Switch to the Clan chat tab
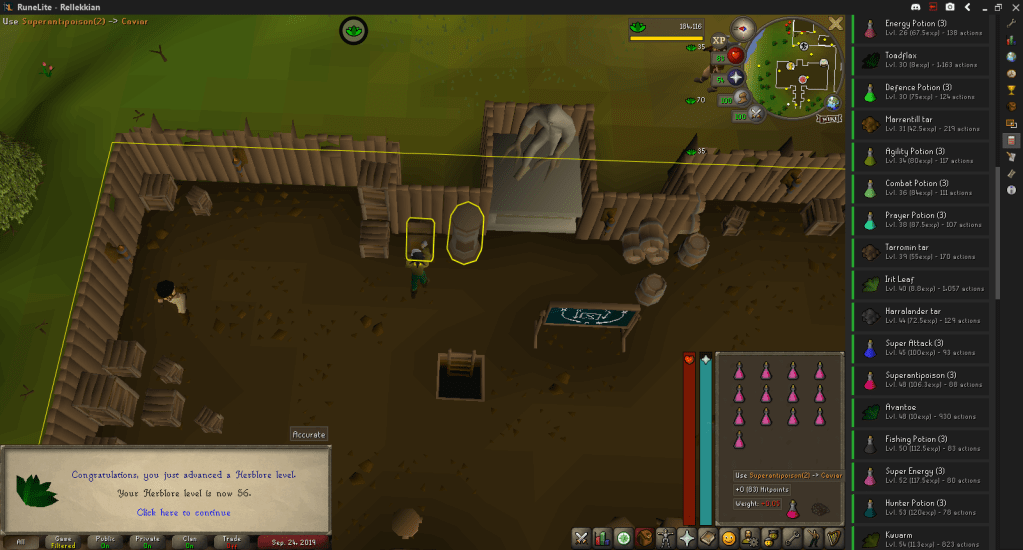1023x550 pixels. pyautogui.click(x=188, y=542)
